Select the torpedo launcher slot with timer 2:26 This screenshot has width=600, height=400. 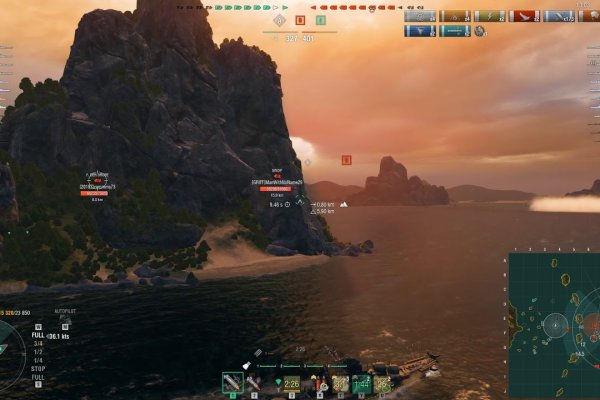290,382
